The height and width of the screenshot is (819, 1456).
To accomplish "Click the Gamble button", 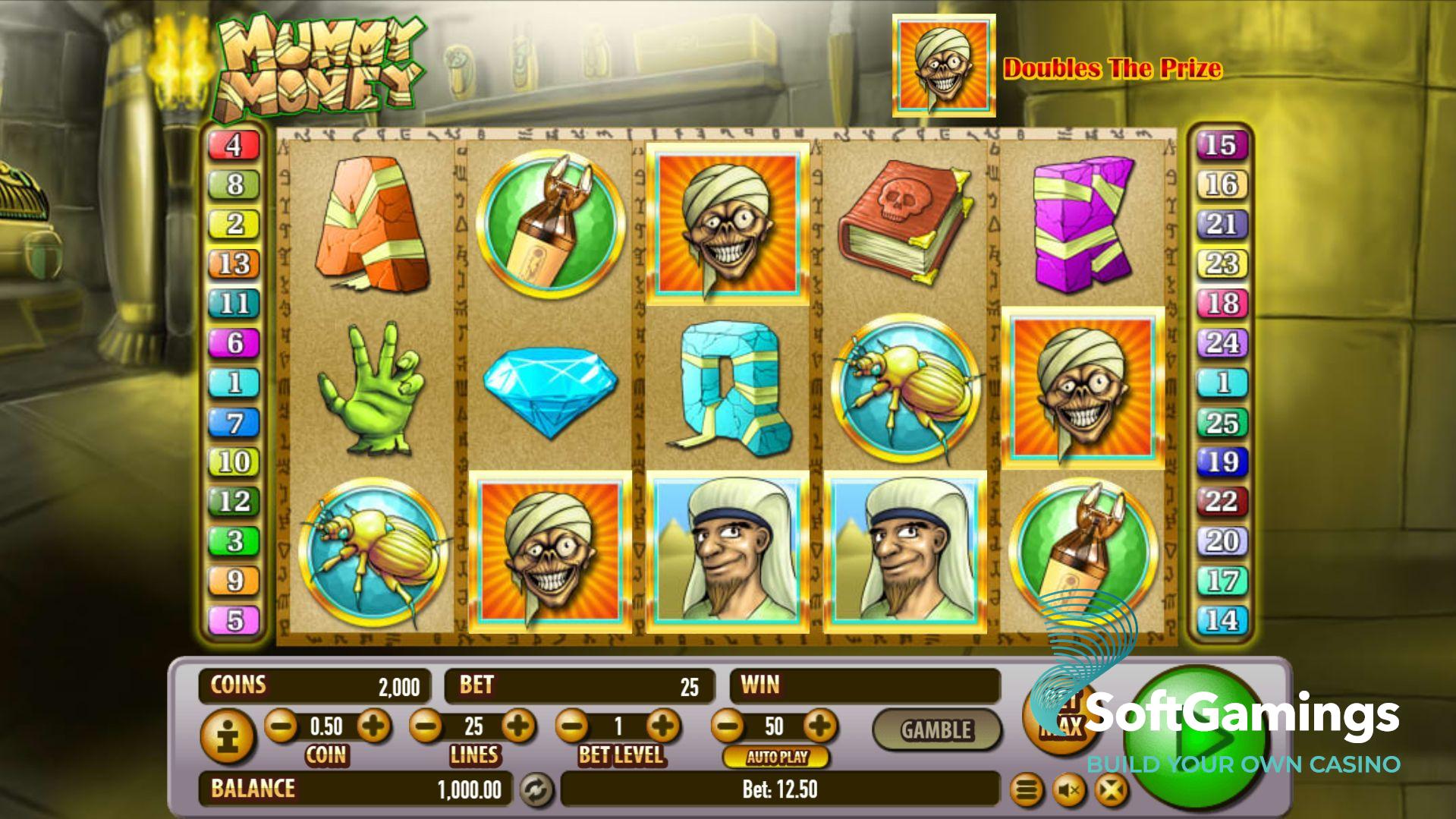I will (x=936, y=730).
